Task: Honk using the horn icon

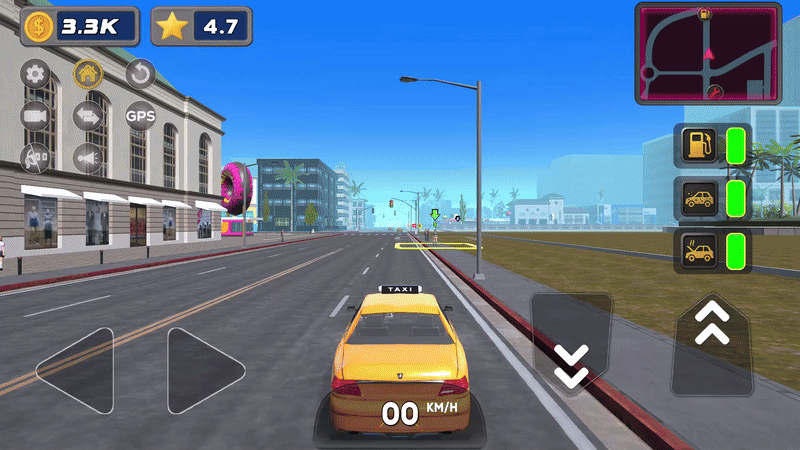Action: (x=88, y=158)
